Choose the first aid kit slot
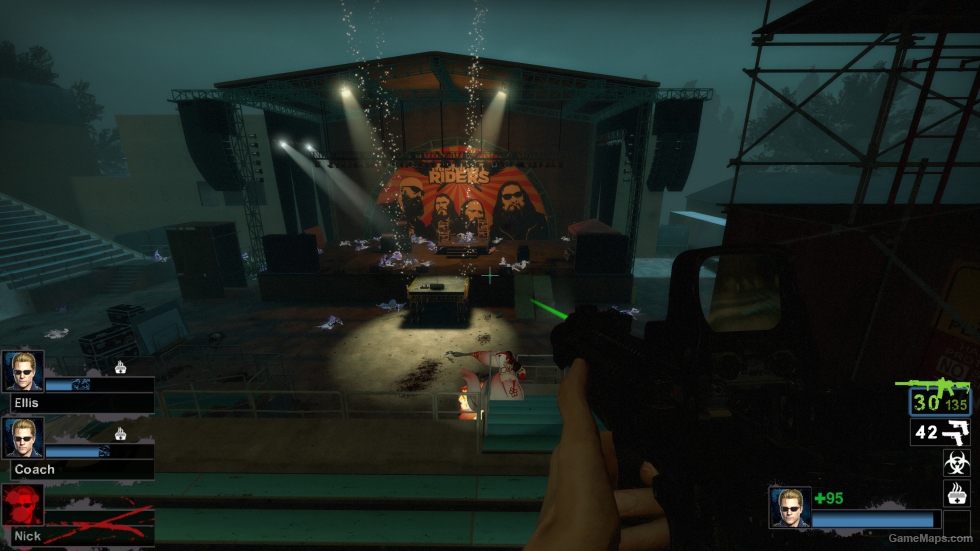The height and width of the screenshot is (551, 980). click(x=956, y=493)
